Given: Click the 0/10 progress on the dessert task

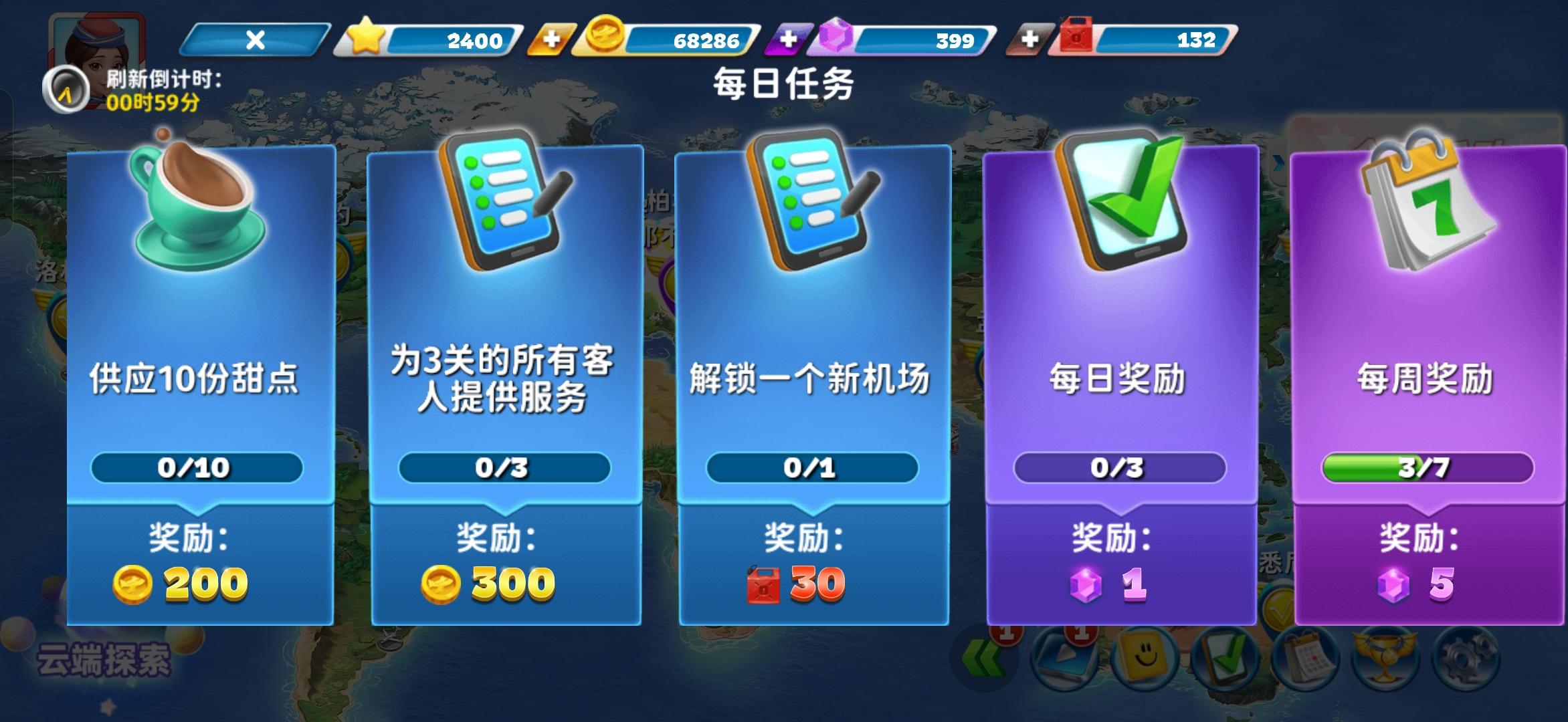Looking at the screenshot, I should coord(199,470).
